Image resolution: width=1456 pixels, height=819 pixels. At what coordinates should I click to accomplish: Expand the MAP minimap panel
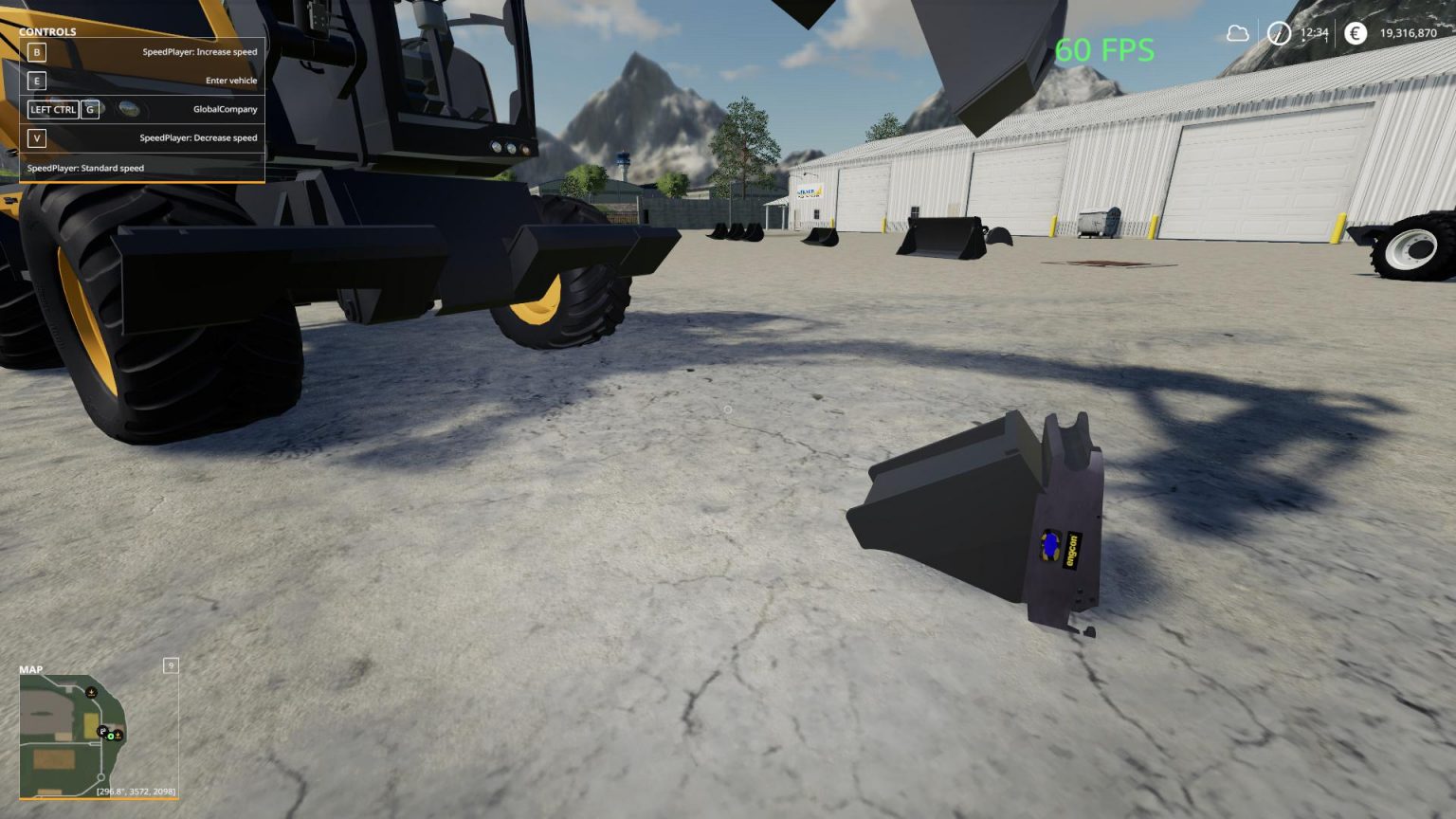[x=31, y=669]
